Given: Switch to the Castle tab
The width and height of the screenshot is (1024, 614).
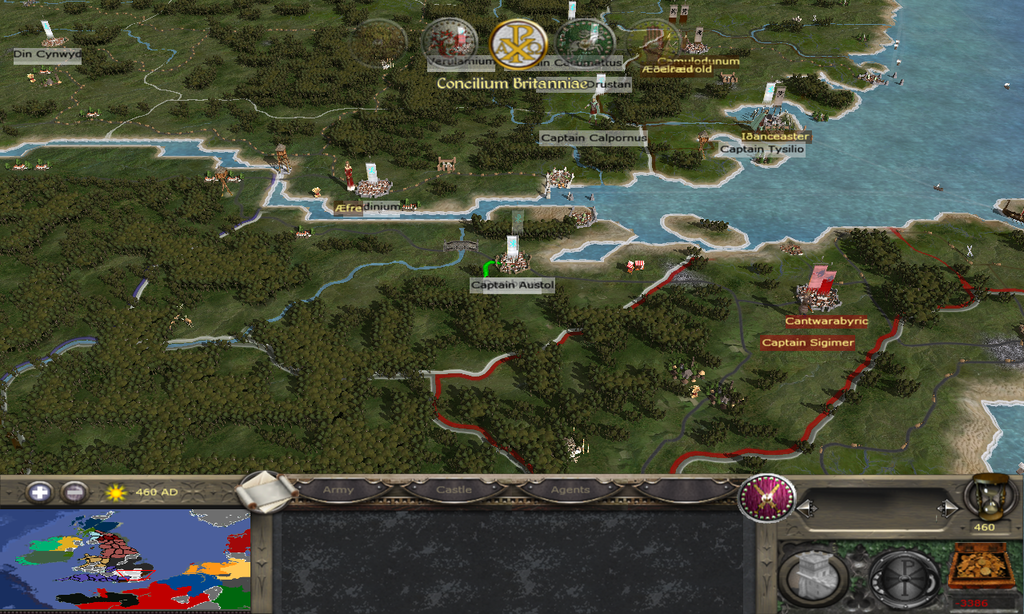Looking at the screenshot, I should tap(454, 490).
